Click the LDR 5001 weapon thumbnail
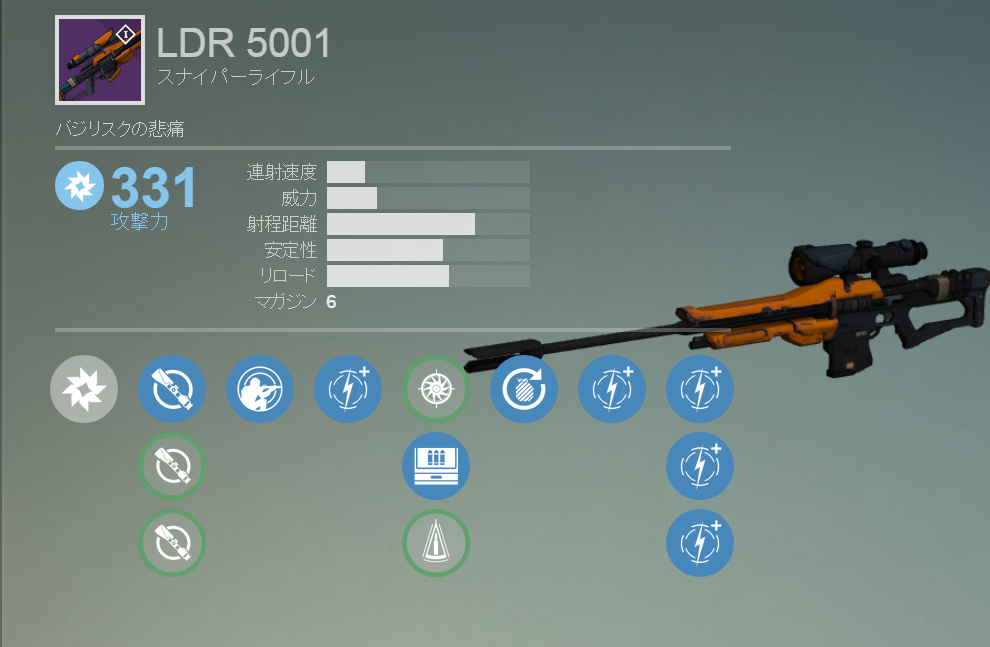 (100, 60)
